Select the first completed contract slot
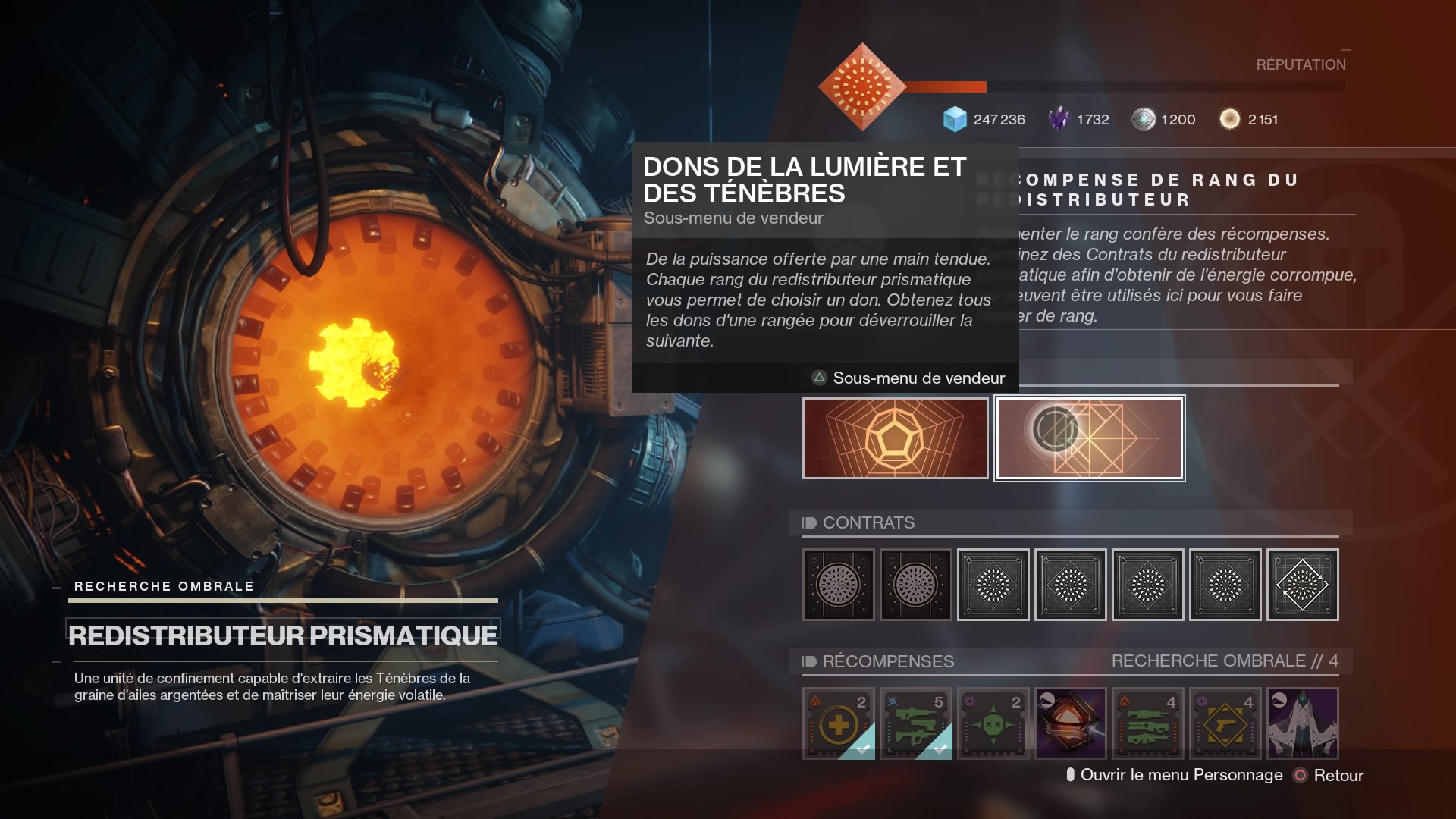The width and height of the screenshot is (1456, 819). click(838, 584)
